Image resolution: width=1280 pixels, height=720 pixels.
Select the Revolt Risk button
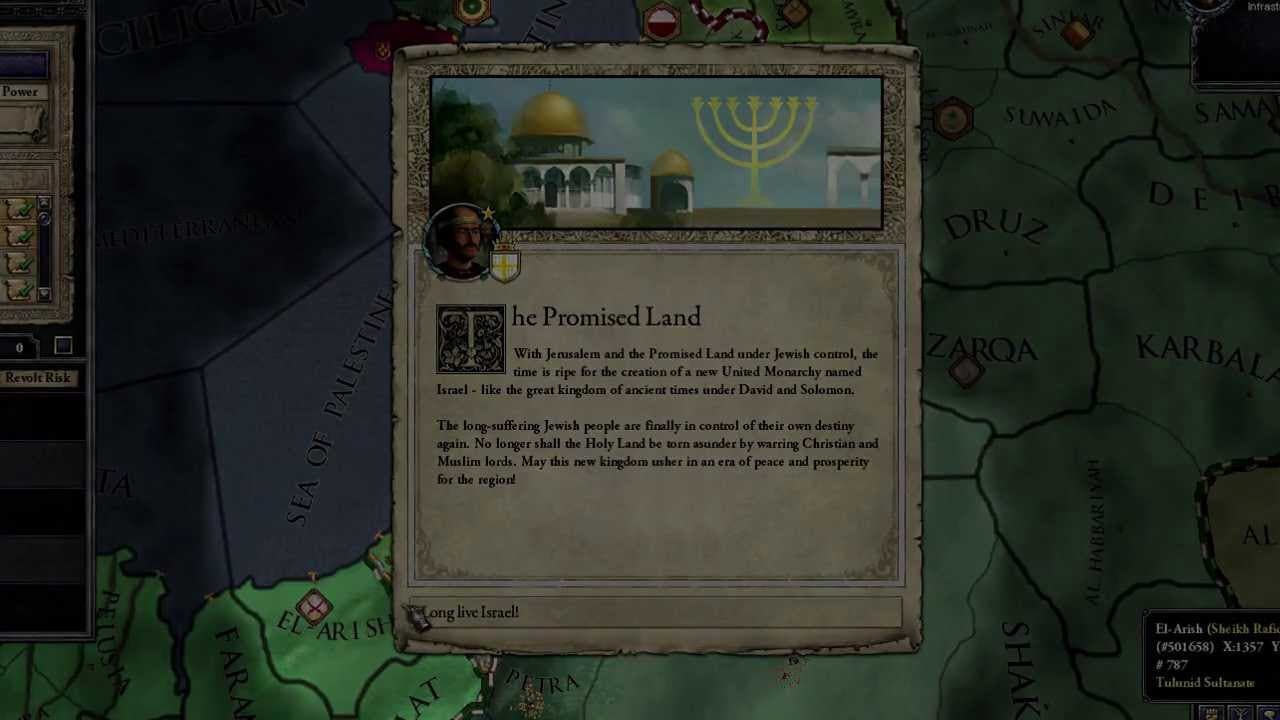37,378
